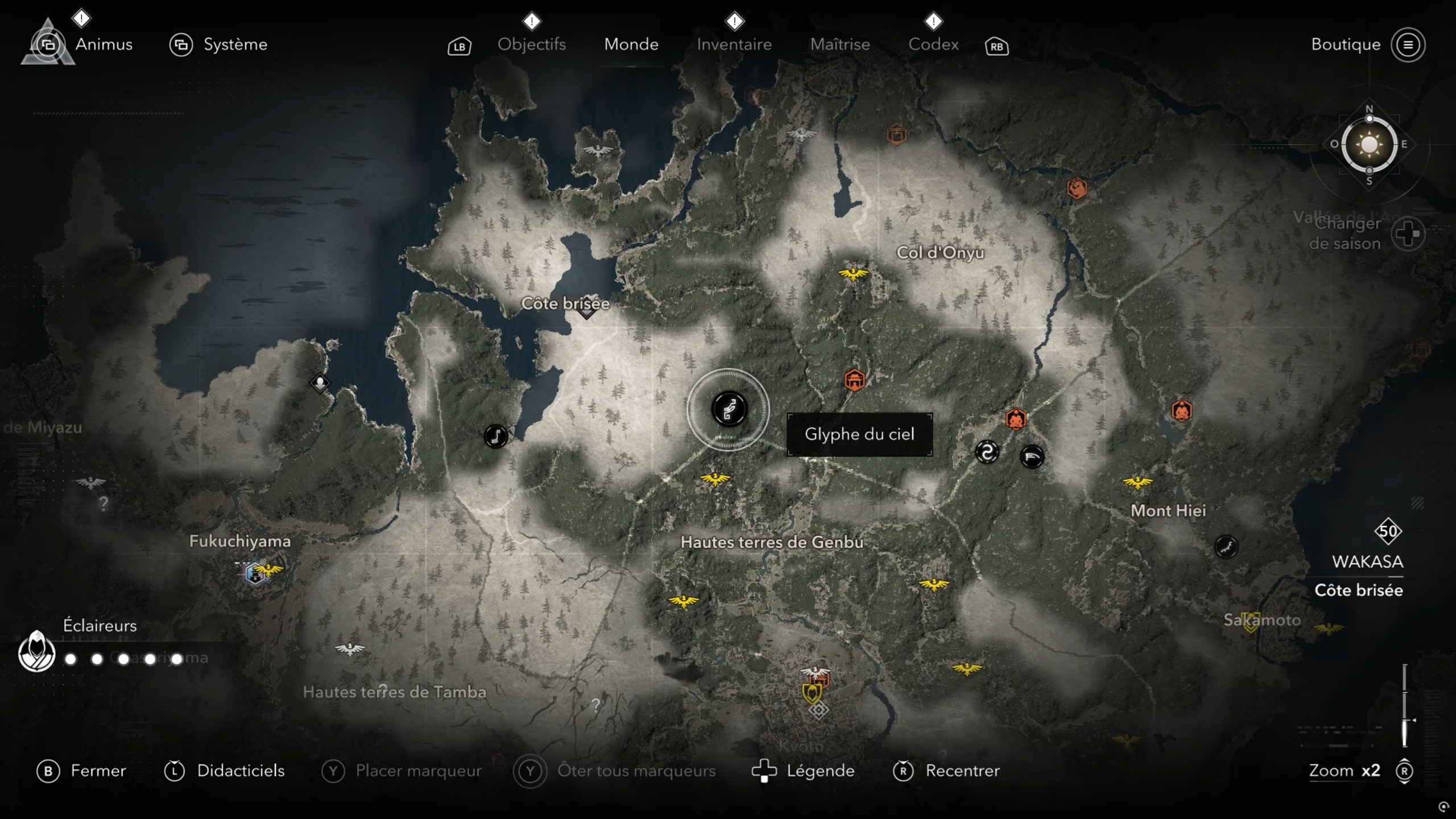1456x819 pixels.
Task: Select the Éclaireurs scout icon
Action: (x=36, y=652)
